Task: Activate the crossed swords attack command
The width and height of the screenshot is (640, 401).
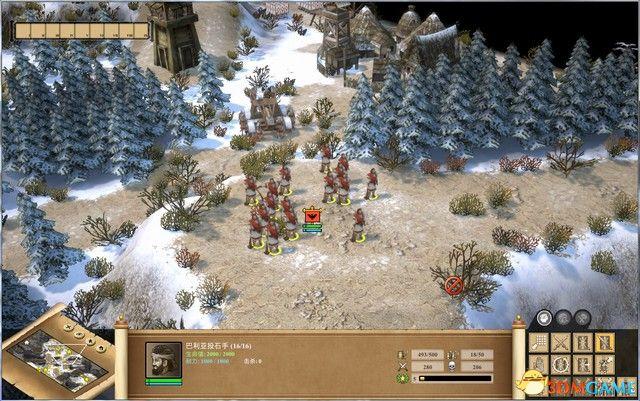Action: point(560,343)
